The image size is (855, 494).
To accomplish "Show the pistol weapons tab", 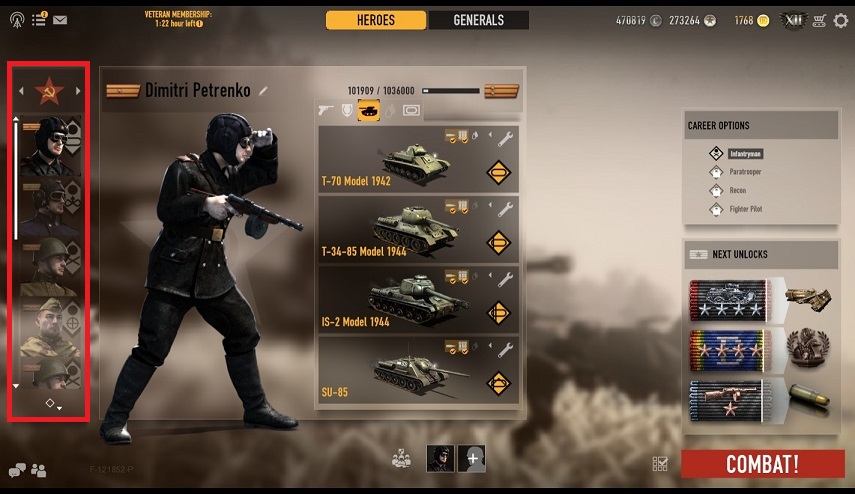I will click(x=325, y=111).
